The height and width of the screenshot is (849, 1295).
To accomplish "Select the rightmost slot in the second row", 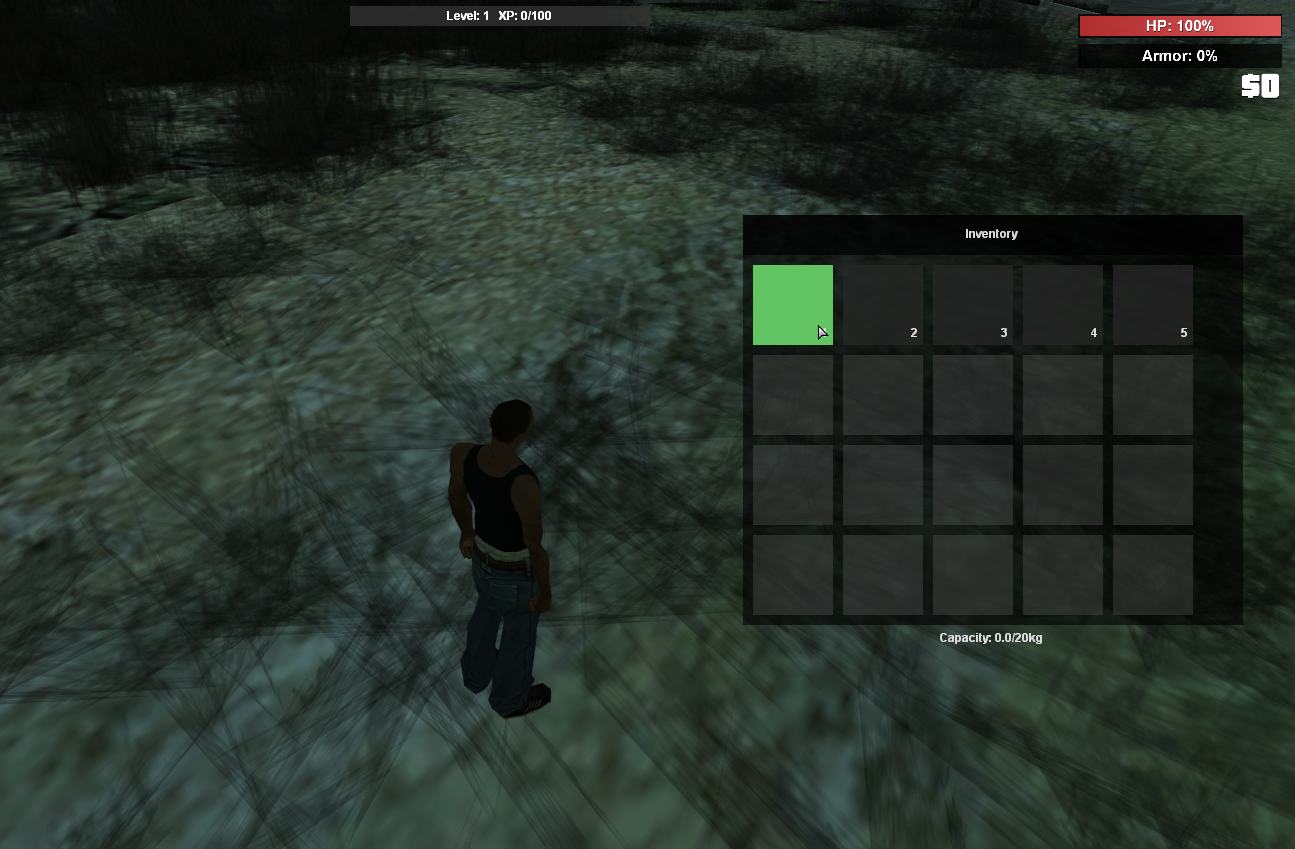I will coord(1152,394).
